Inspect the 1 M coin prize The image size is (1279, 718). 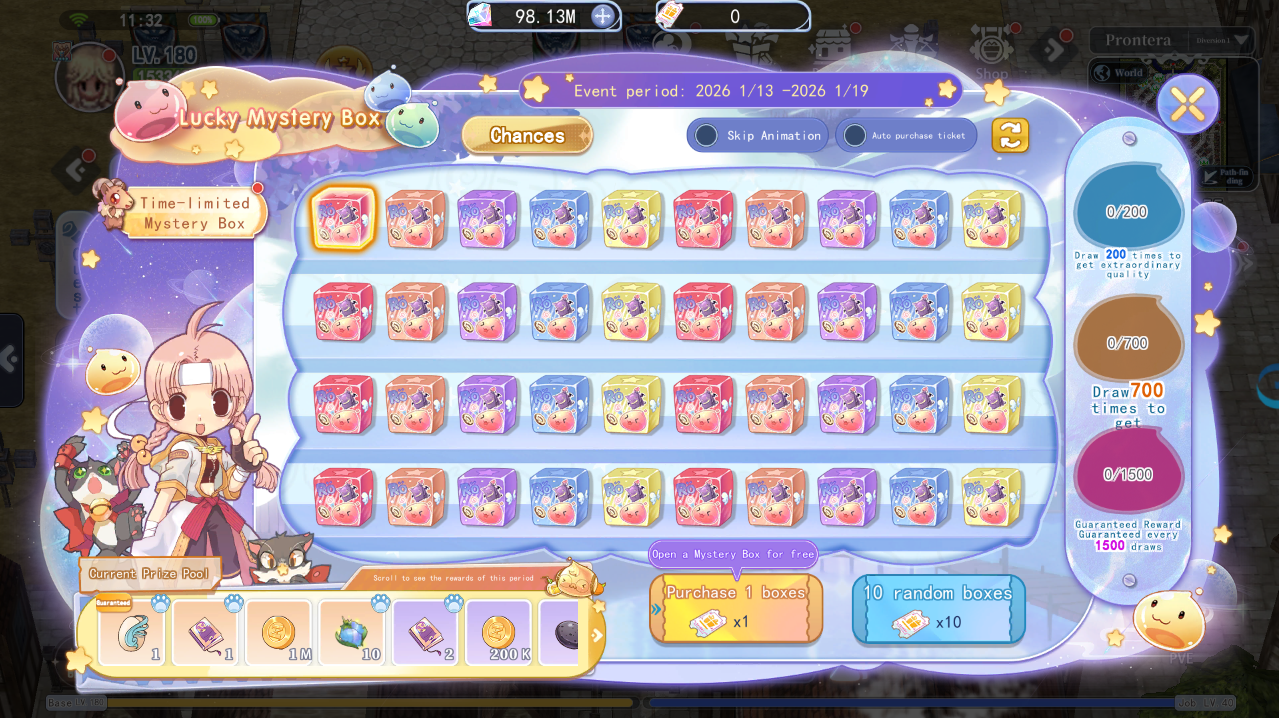tap(278, 633)
